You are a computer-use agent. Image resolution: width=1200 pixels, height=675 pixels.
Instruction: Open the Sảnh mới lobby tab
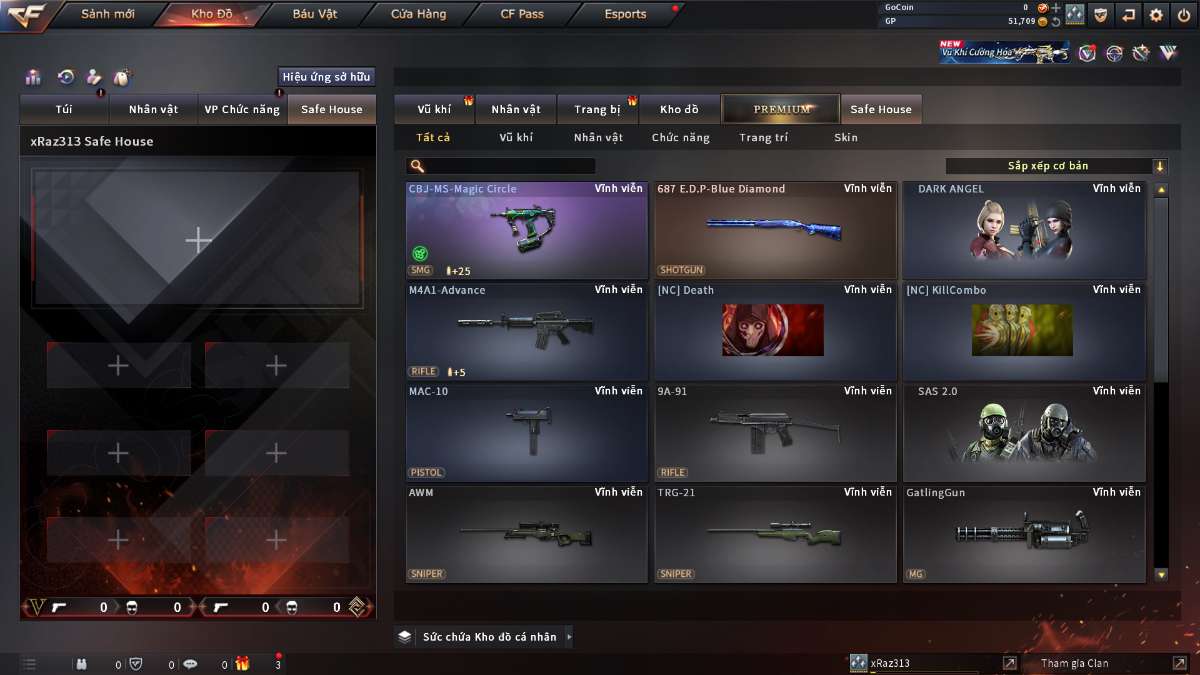pos(108,15)
